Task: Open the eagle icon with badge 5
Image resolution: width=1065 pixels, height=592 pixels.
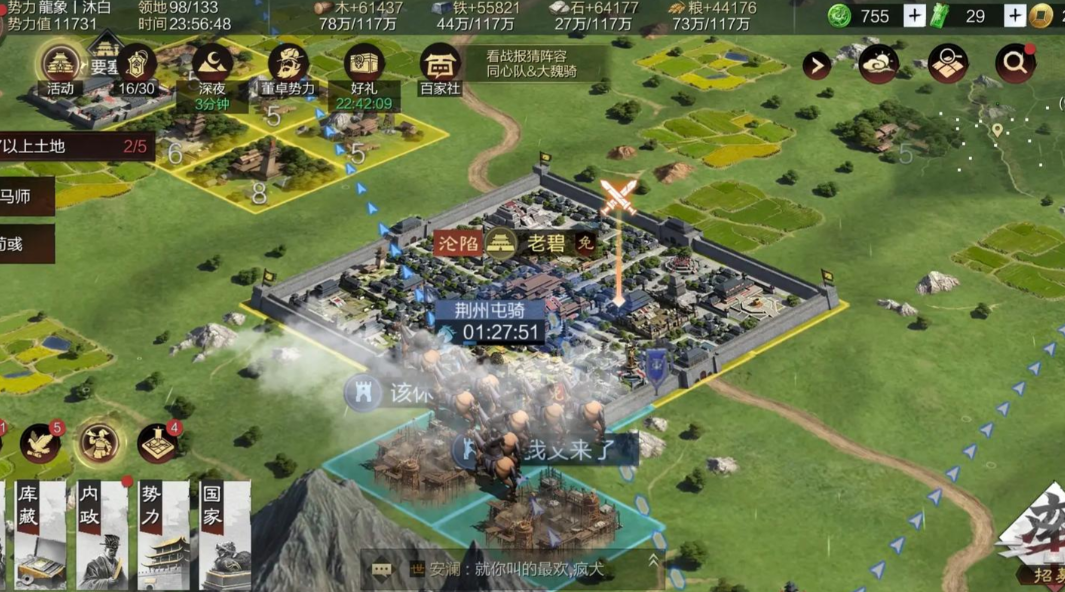Action: tap(40, 443)
